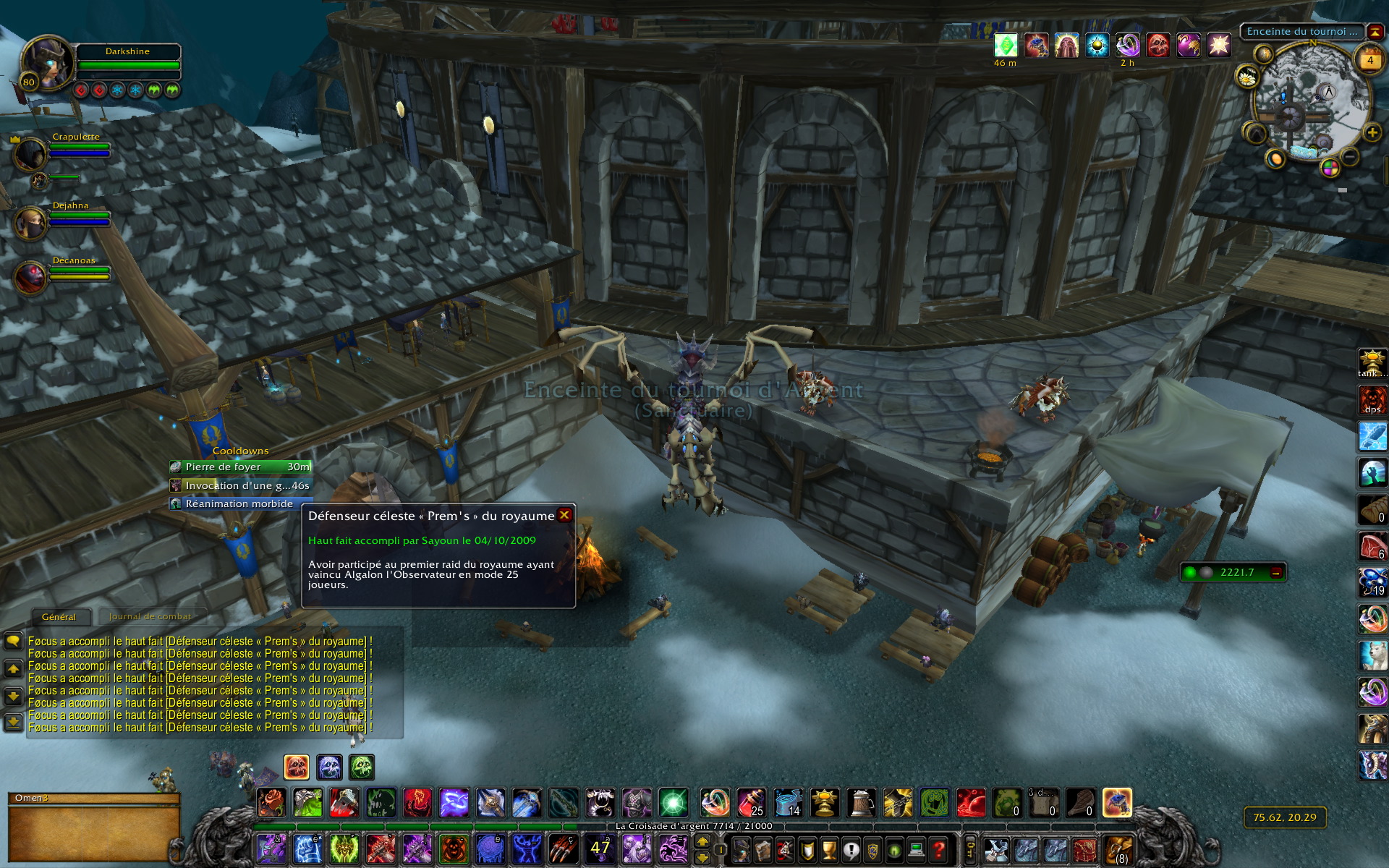Open the brown backpack with 8 free slots

pos(1117,849)
